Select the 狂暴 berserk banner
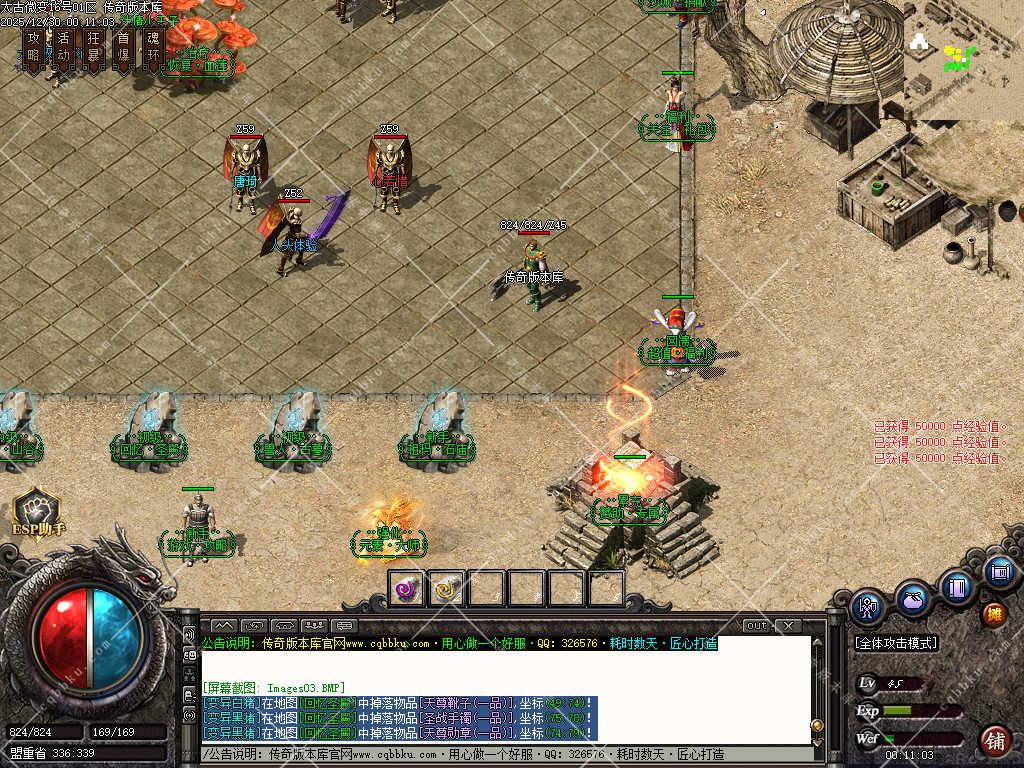 coord(94,45)
